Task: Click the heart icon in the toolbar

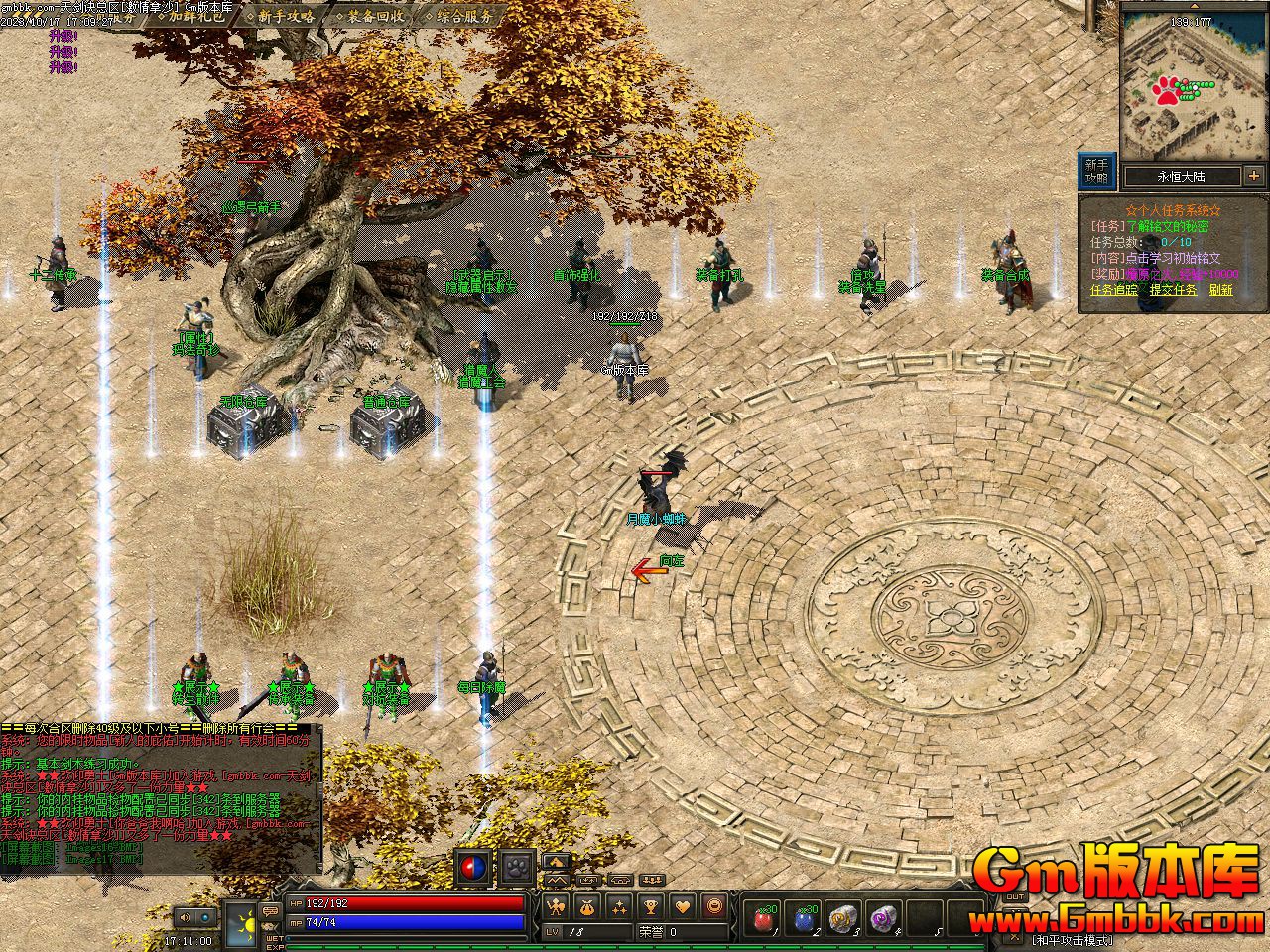Action: point(682,905)
